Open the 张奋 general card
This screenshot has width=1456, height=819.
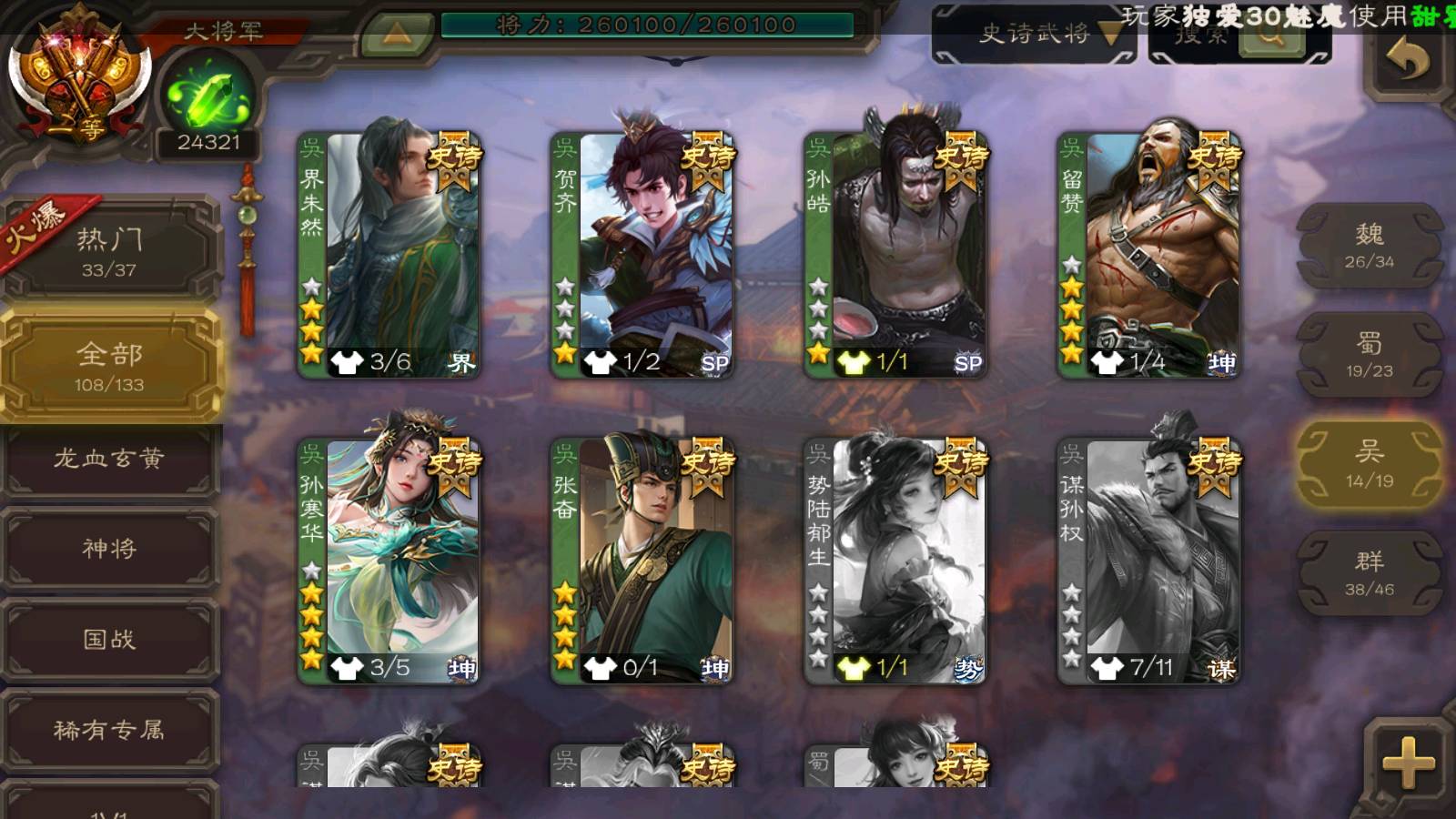[x=642, y=561]
